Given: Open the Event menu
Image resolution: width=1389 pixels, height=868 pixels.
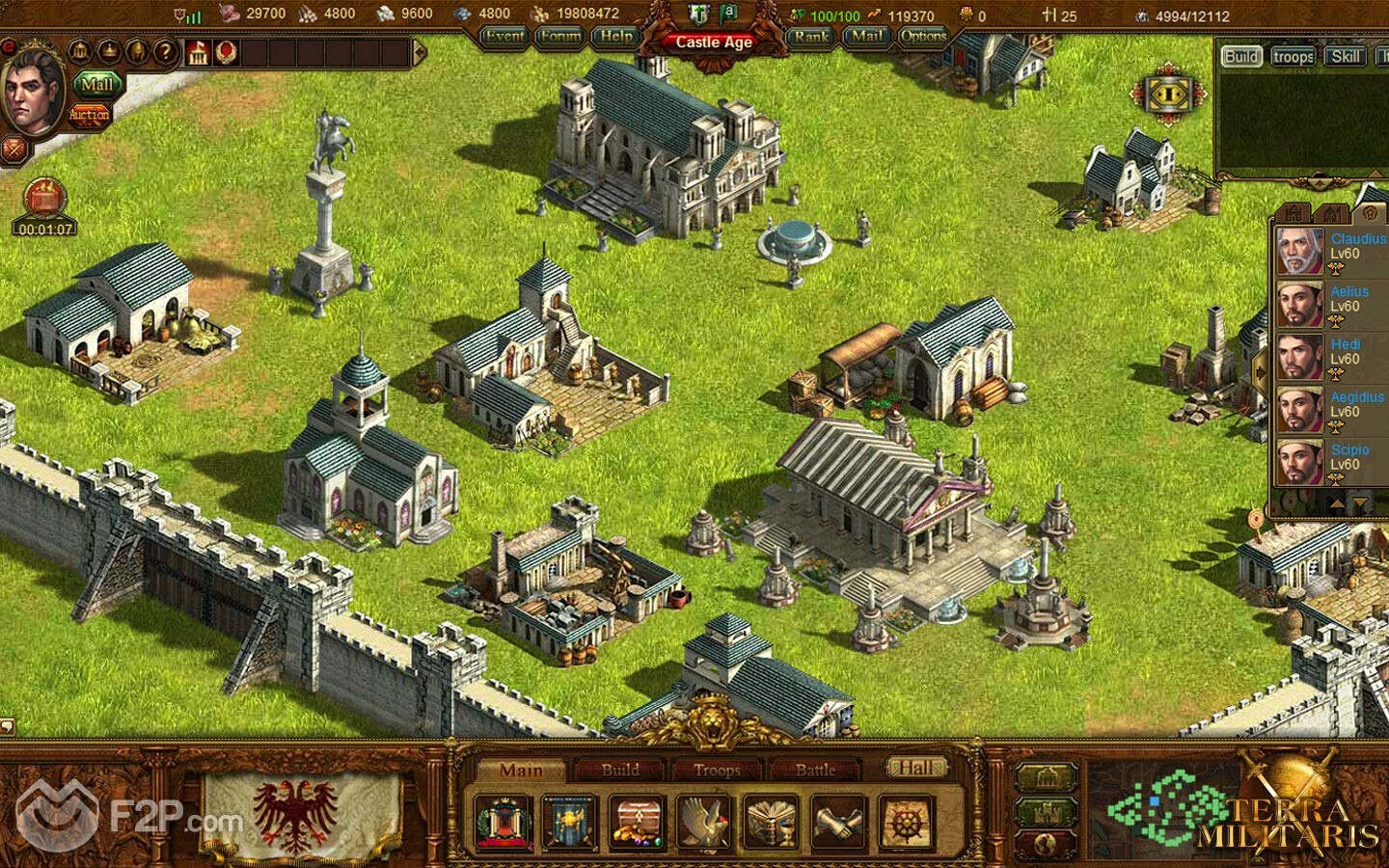Looking at the screenshot, I should 504,37.
